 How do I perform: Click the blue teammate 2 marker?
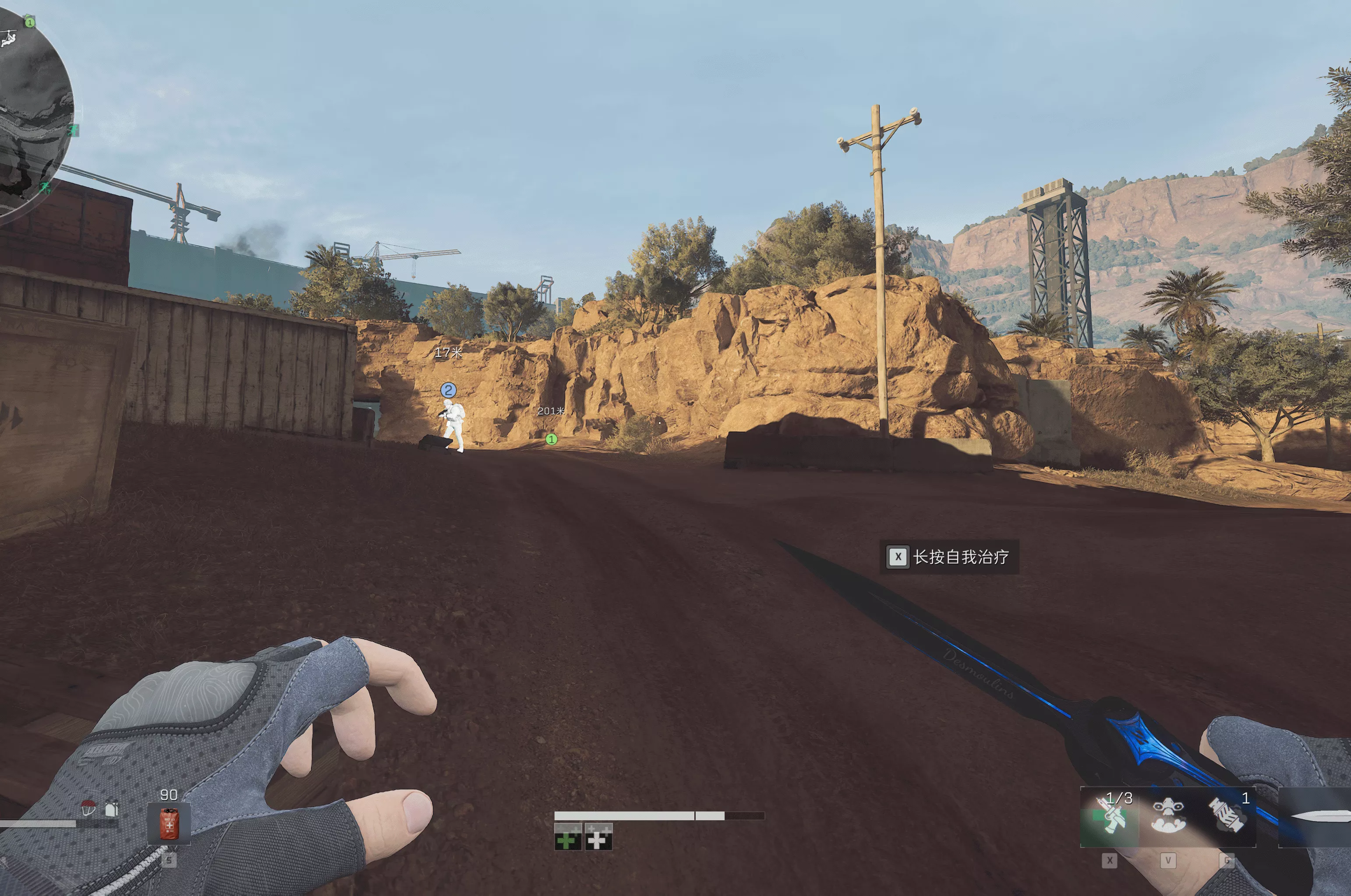pyautogui.click(x=449, y=390)
